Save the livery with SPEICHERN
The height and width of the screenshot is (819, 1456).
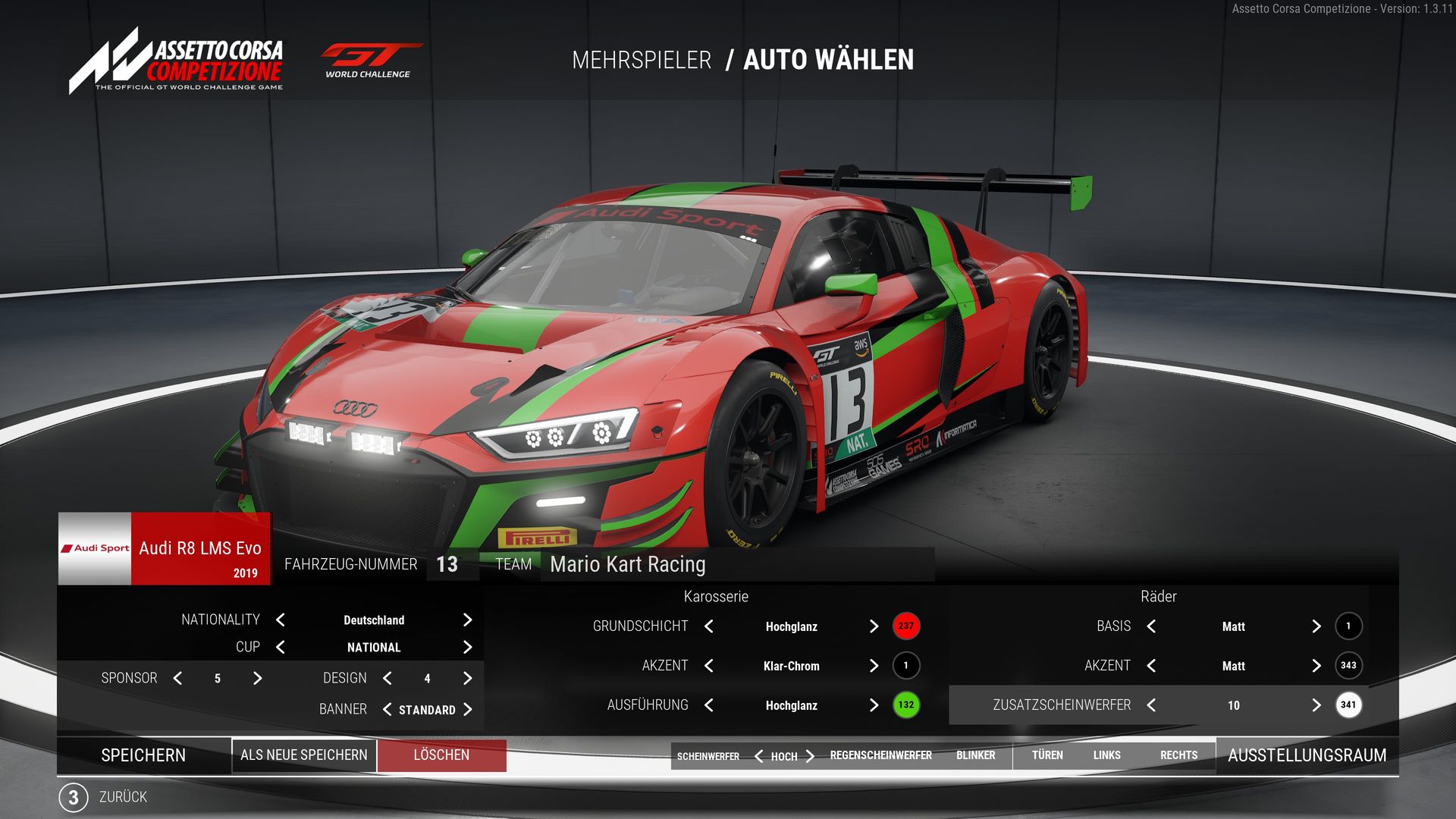(x=143, y=755)
